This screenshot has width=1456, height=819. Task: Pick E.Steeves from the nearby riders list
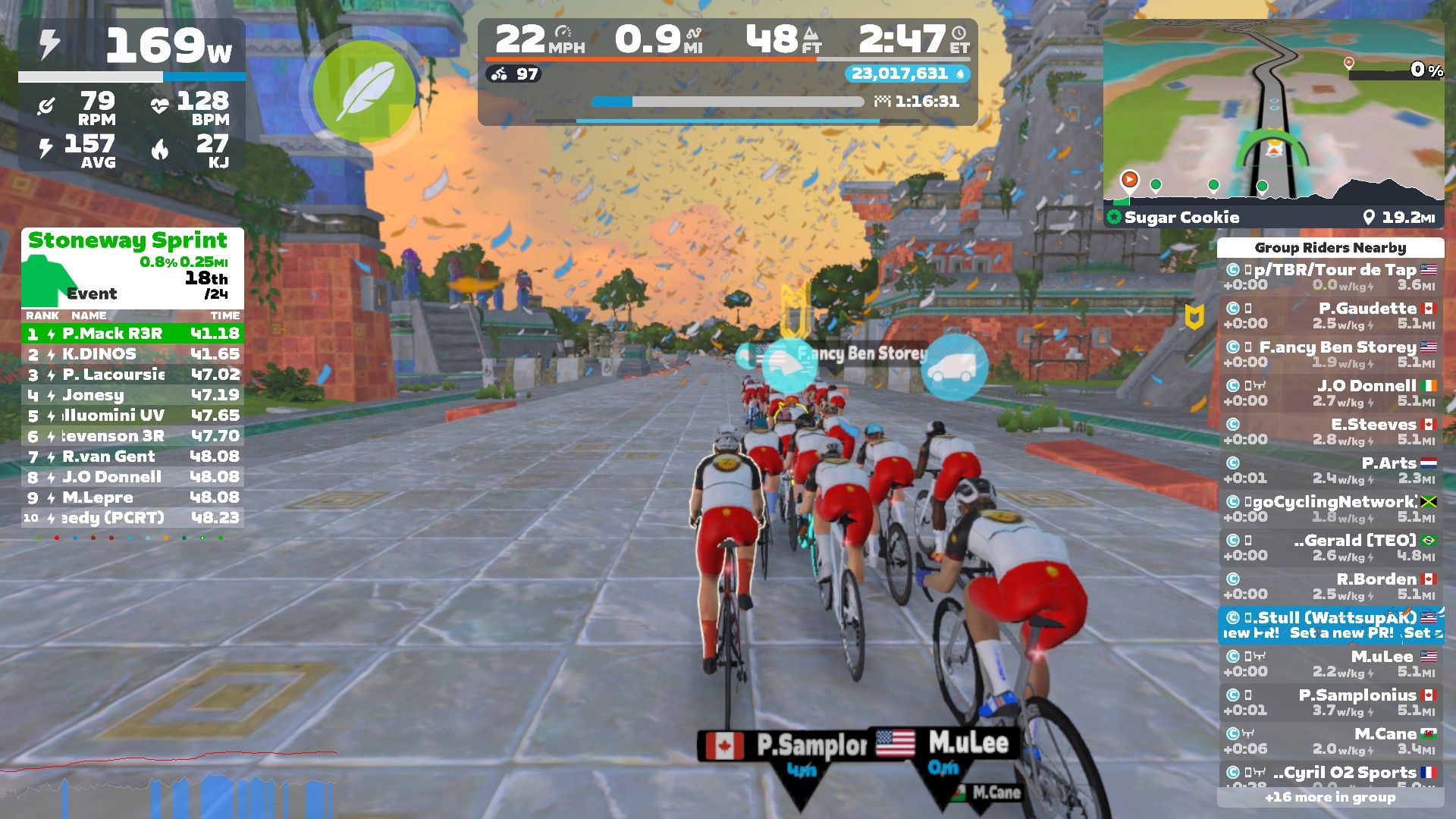[x=1331, y=431]
